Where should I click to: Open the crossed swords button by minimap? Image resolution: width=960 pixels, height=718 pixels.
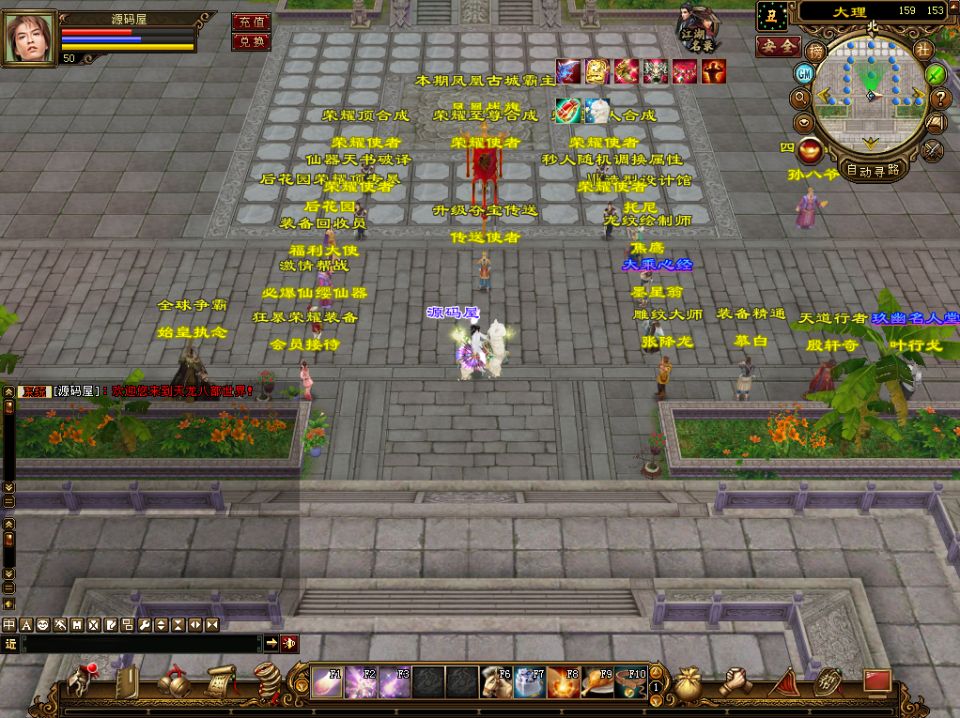click(x=932, y=149)
